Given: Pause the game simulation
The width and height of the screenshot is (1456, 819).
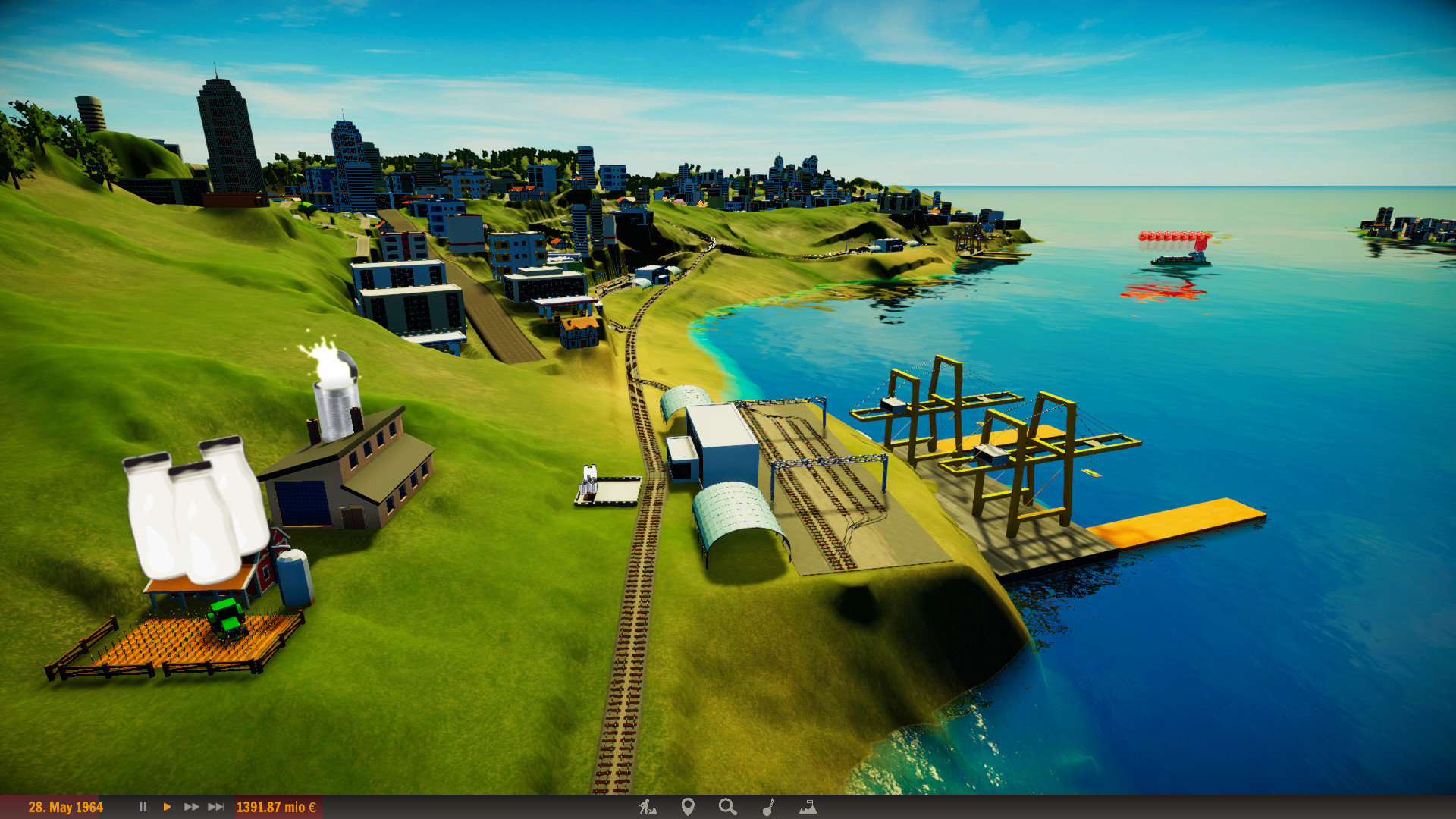Looking at the screenshot, I should pos(143,807).
